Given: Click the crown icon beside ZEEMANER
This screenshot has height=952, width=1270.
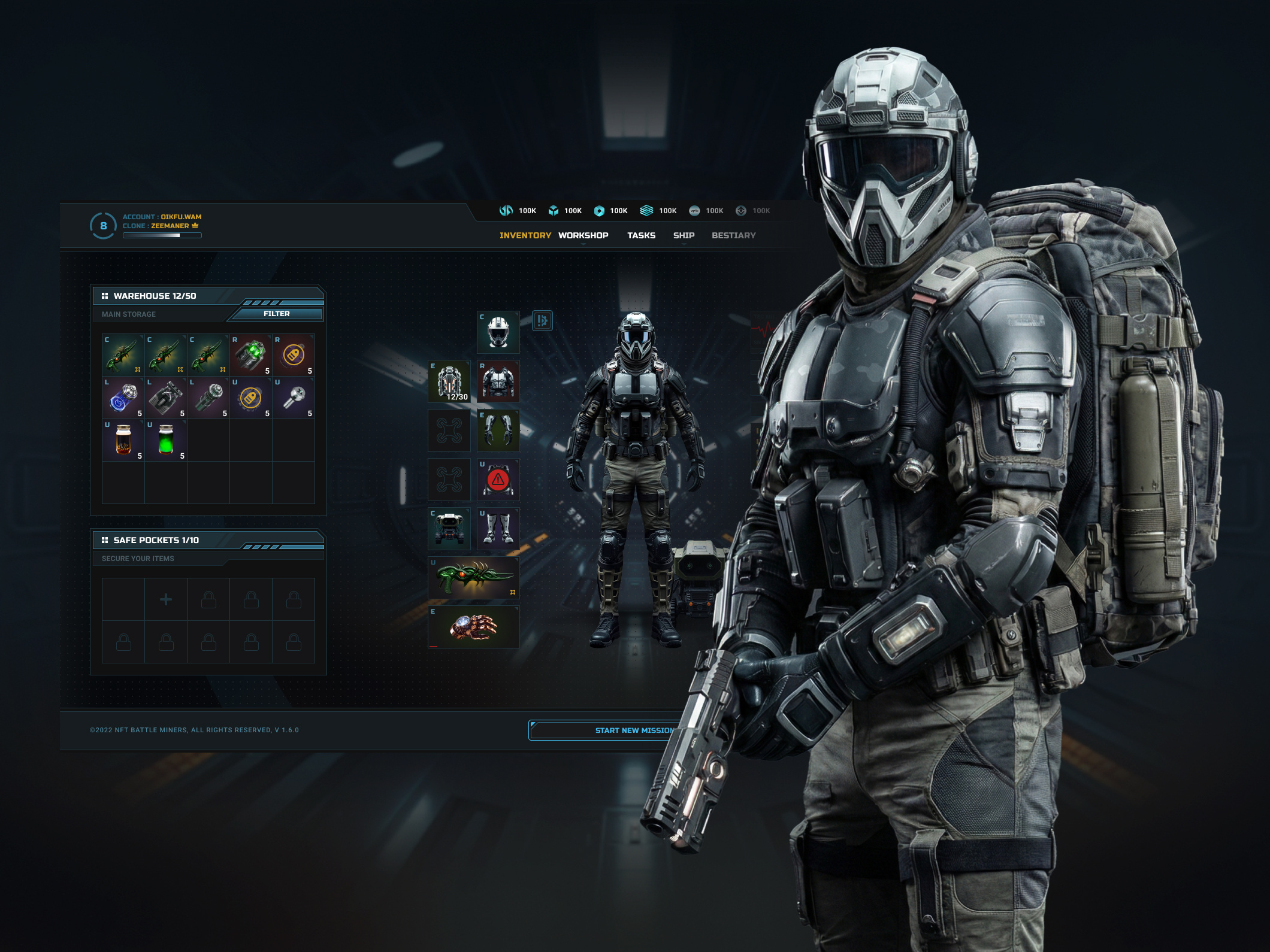Looking at the screenshot, I should pyautogui.click(x=195, y=226).
